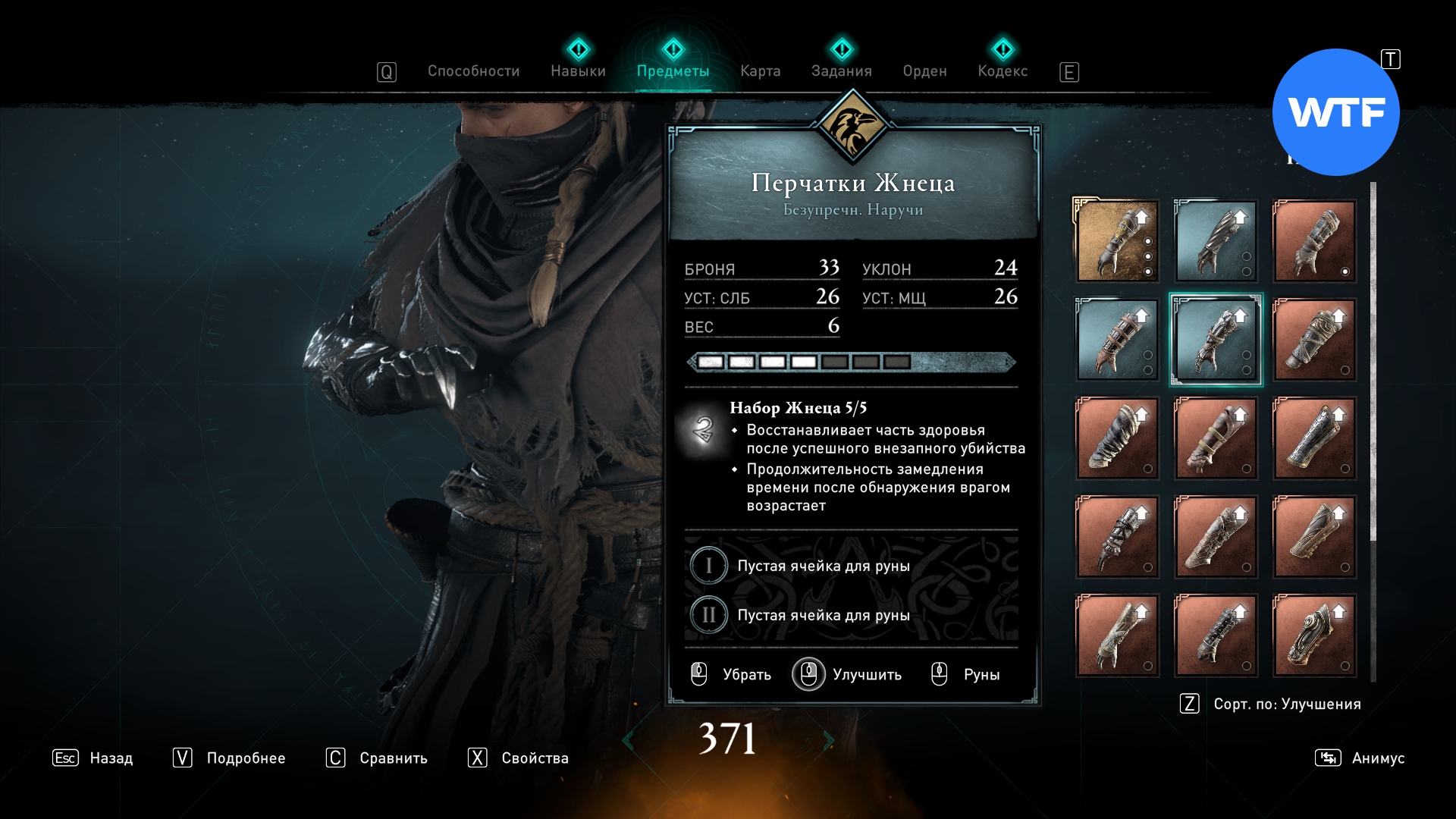Select the golden-framed bracers item

pyautogui.click(x=1117, y=241)
